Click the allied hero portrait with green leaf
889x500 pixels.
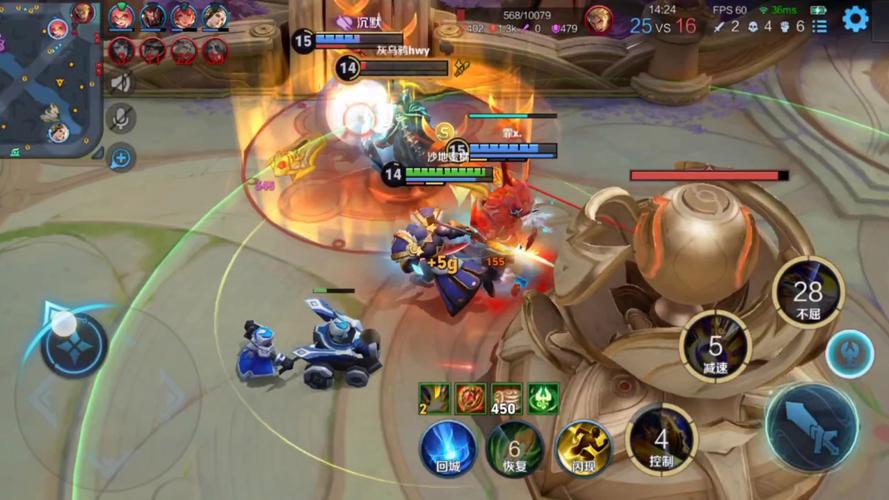122,16
